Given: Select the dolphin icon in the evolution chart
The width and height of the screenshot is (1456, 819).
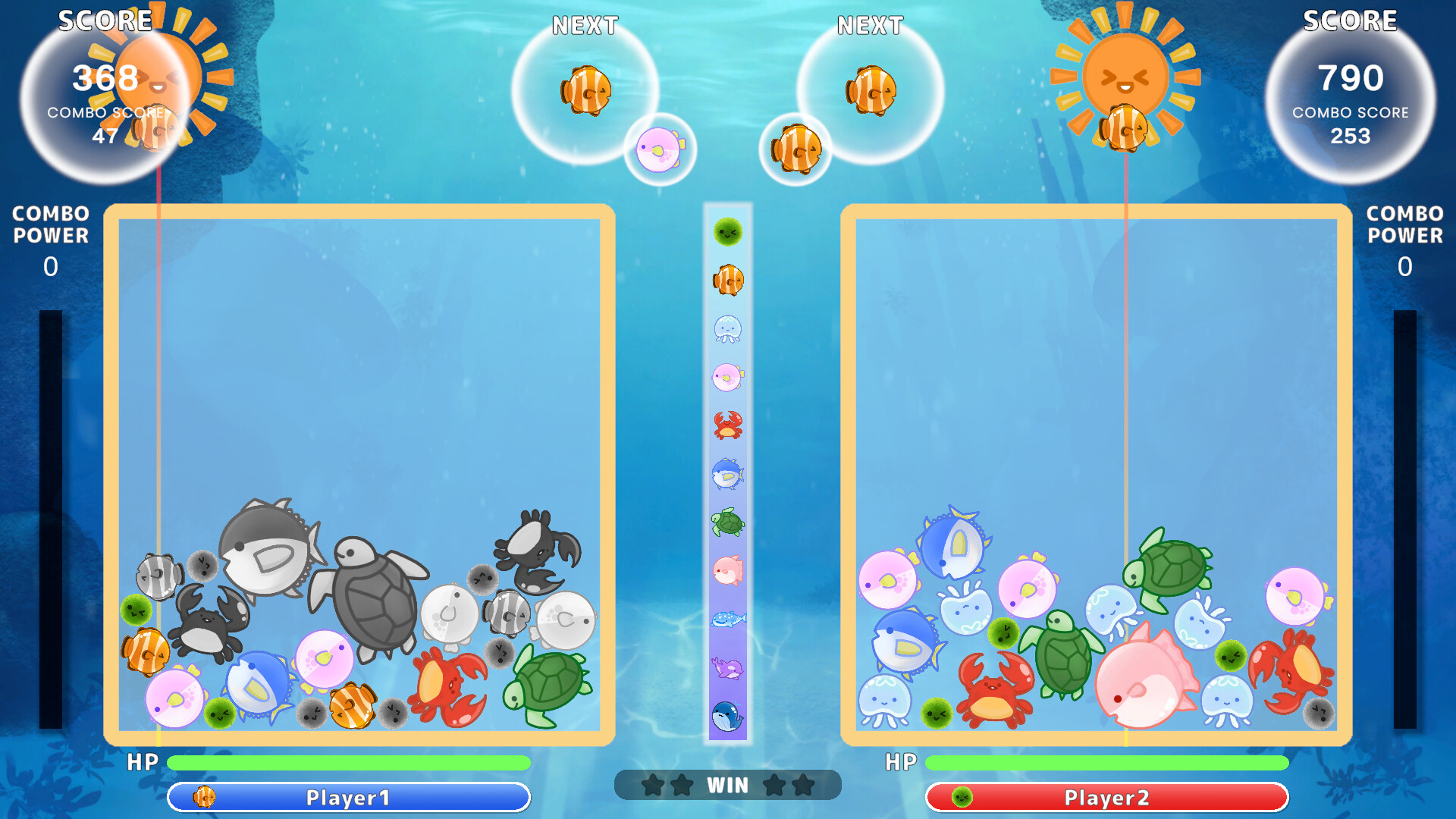Looking at the screenshot, I should click(x=726, y=669).
